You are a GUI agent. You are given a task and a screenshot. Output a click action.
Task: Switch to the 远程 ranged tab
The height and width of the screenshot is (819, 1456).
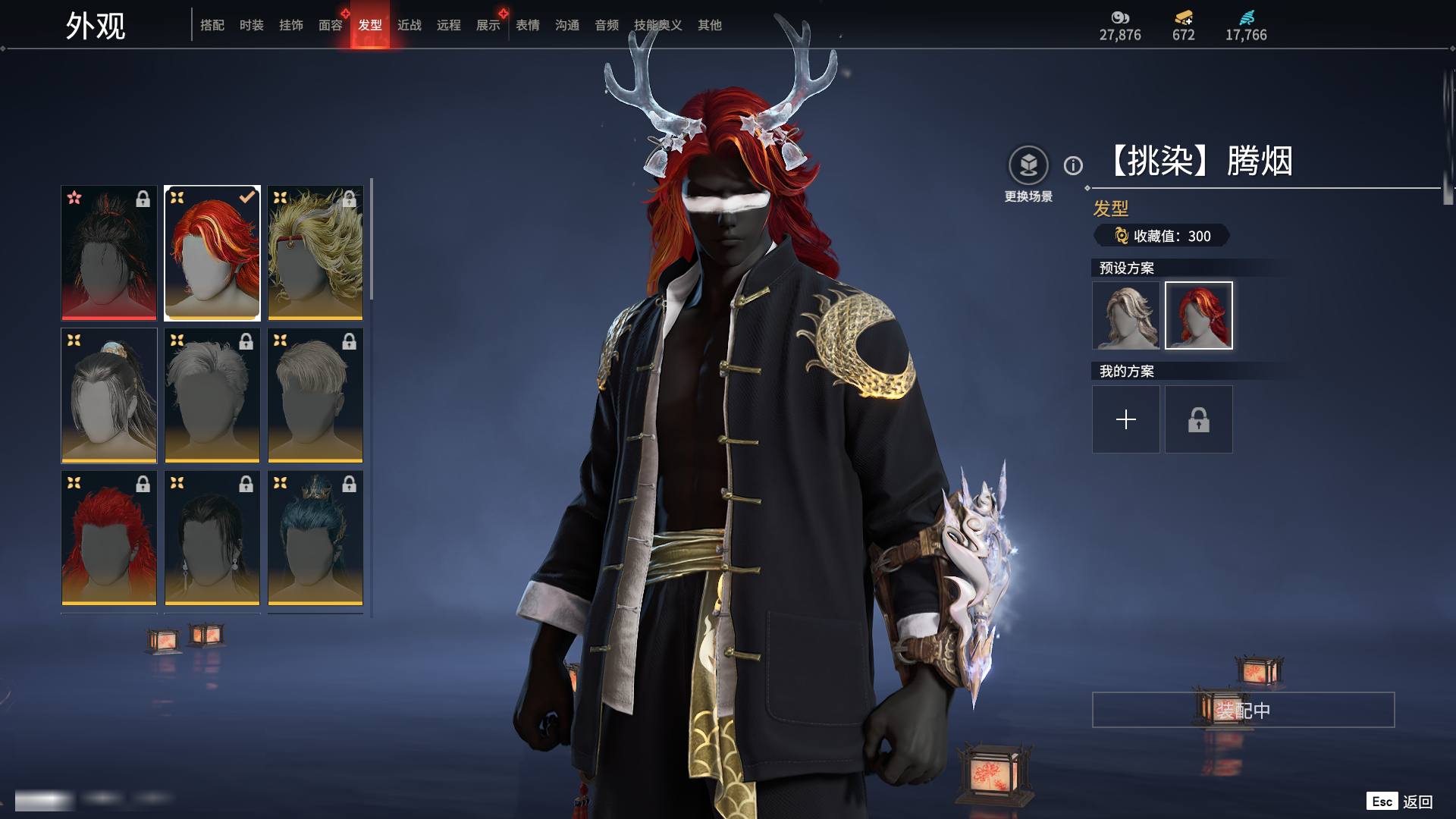pos(448,25)
